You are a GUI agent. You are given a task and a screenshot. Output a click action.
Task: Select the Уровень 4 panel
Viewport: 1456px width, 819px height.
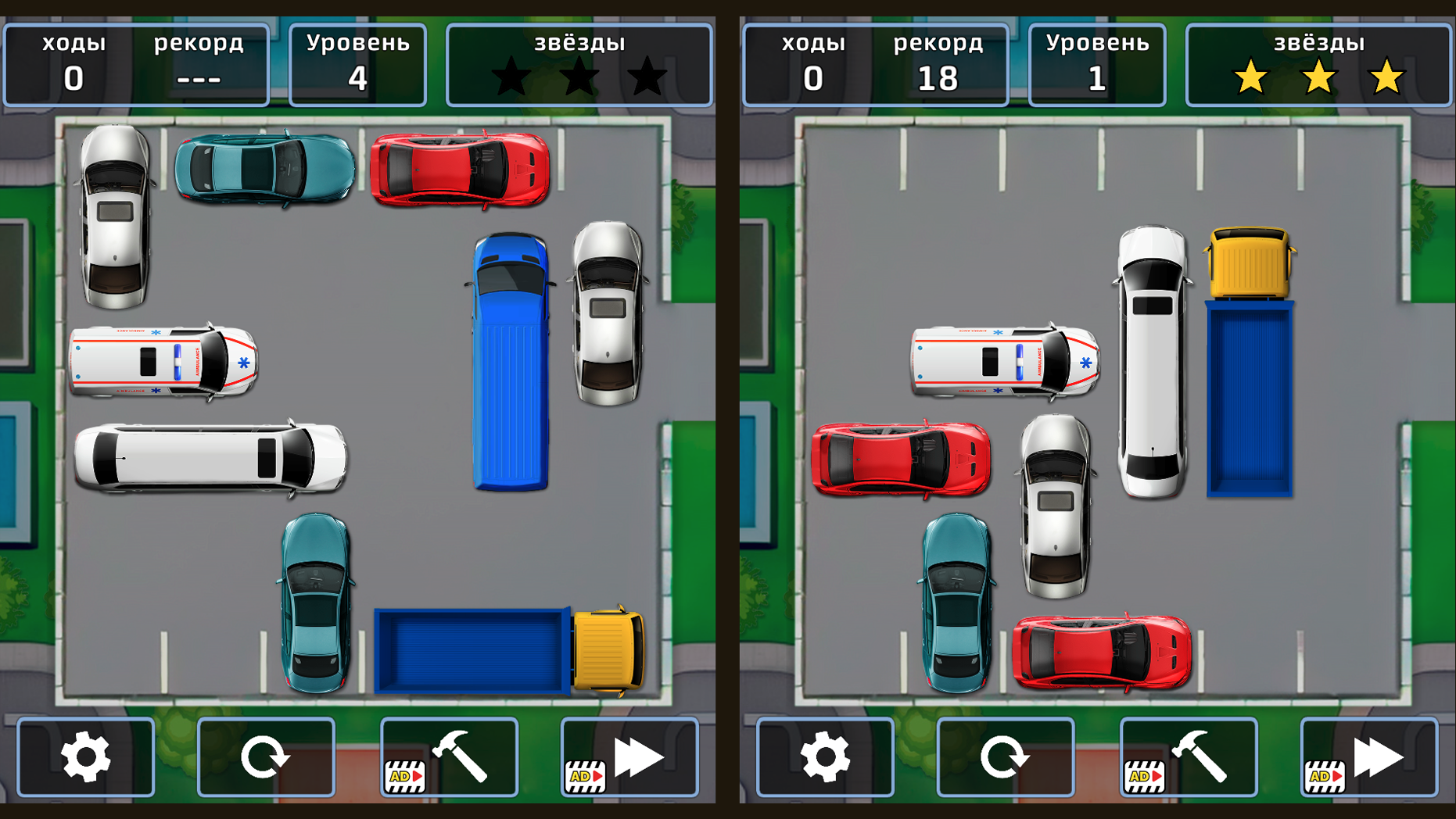click(358, 63)
